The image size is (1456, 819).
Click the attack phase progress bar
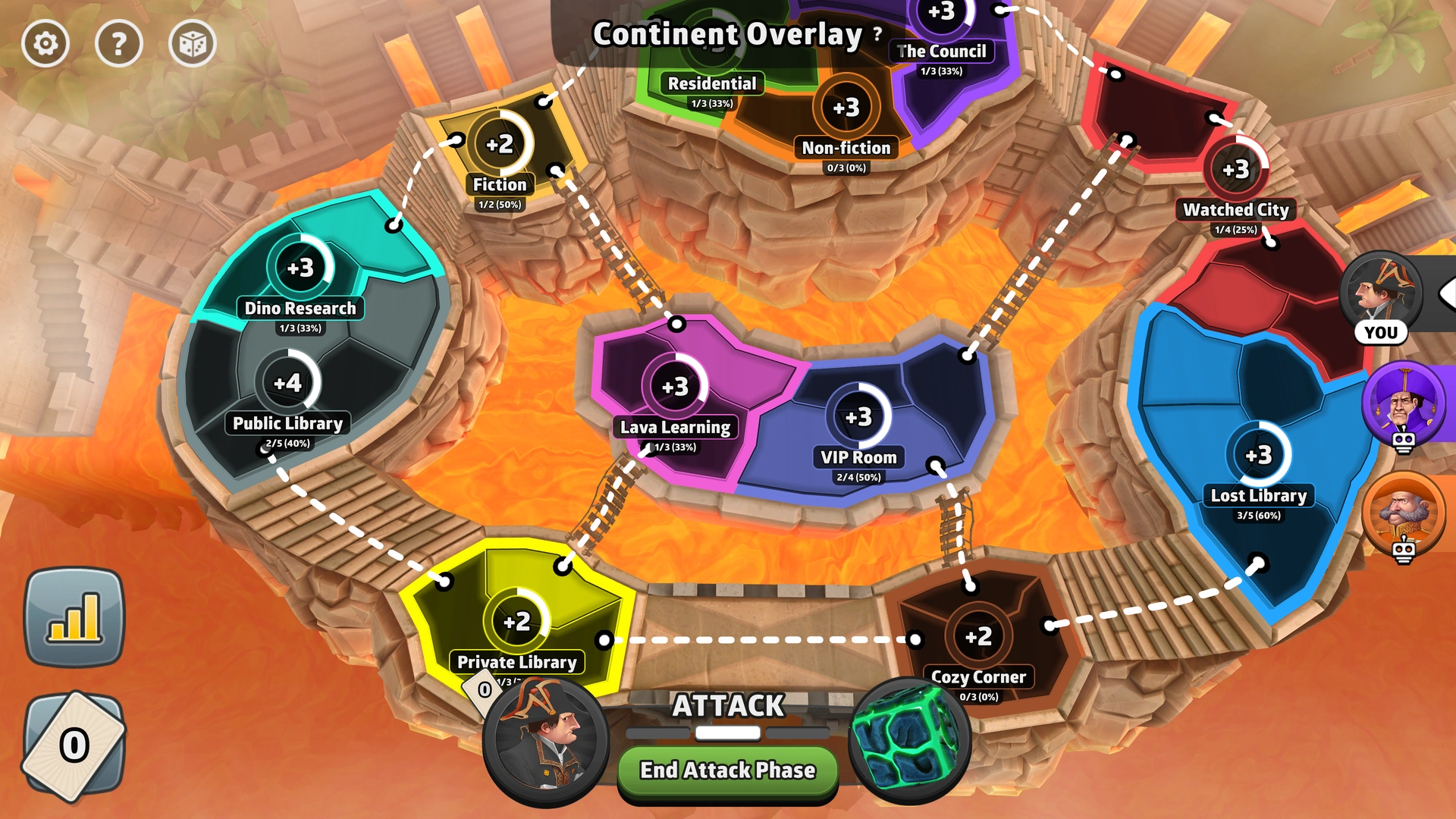[726, 733]
